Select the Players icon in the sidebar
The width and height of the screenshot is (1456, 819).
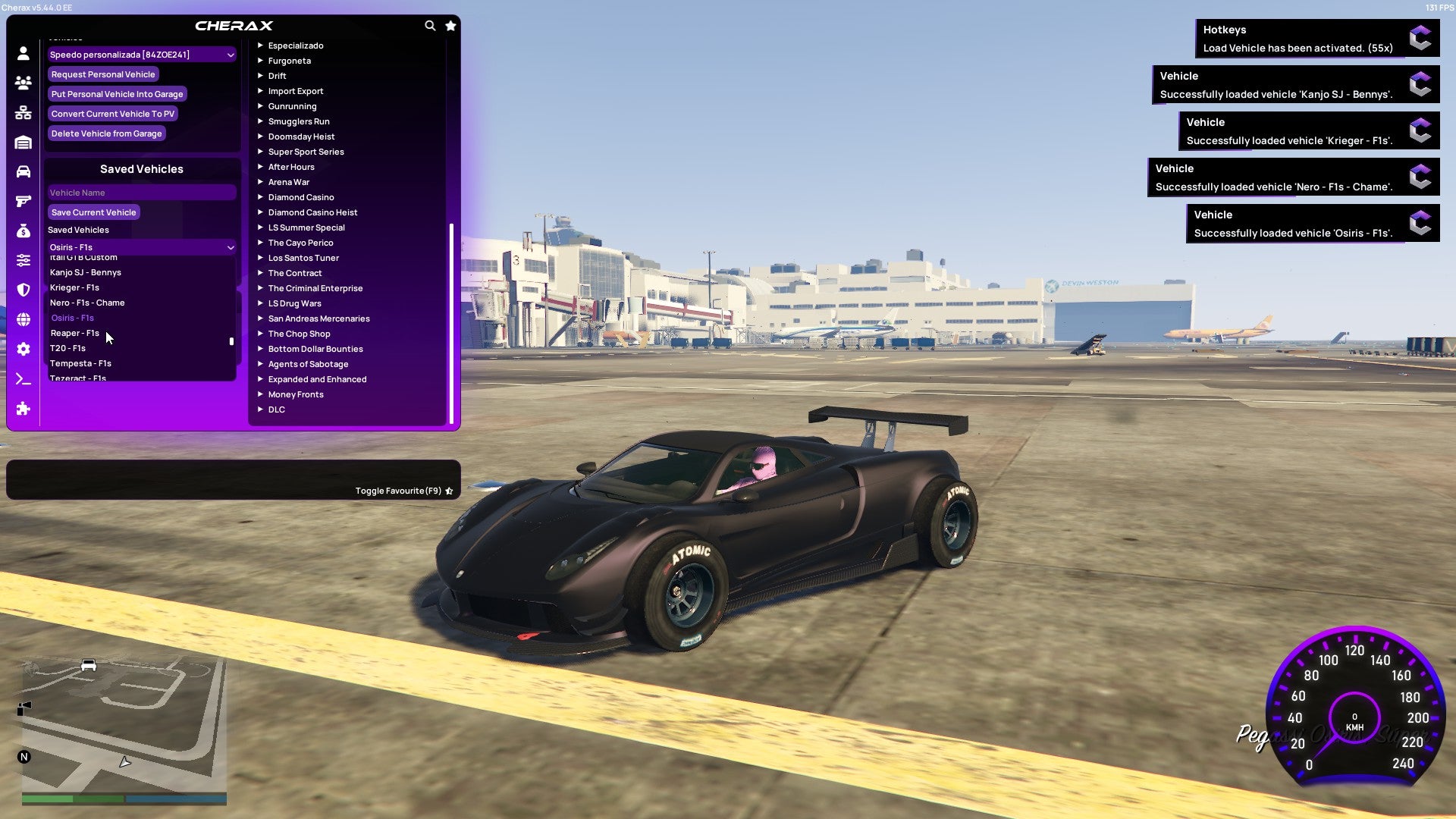point(24,83)
